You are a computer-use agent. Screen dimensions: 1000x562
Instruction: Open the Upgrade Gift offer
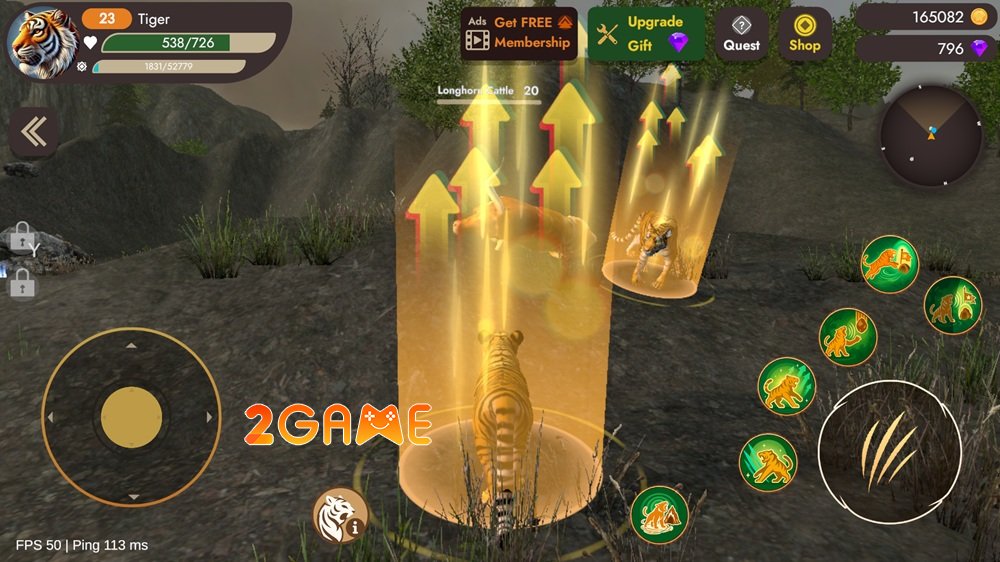pos(646,33)
